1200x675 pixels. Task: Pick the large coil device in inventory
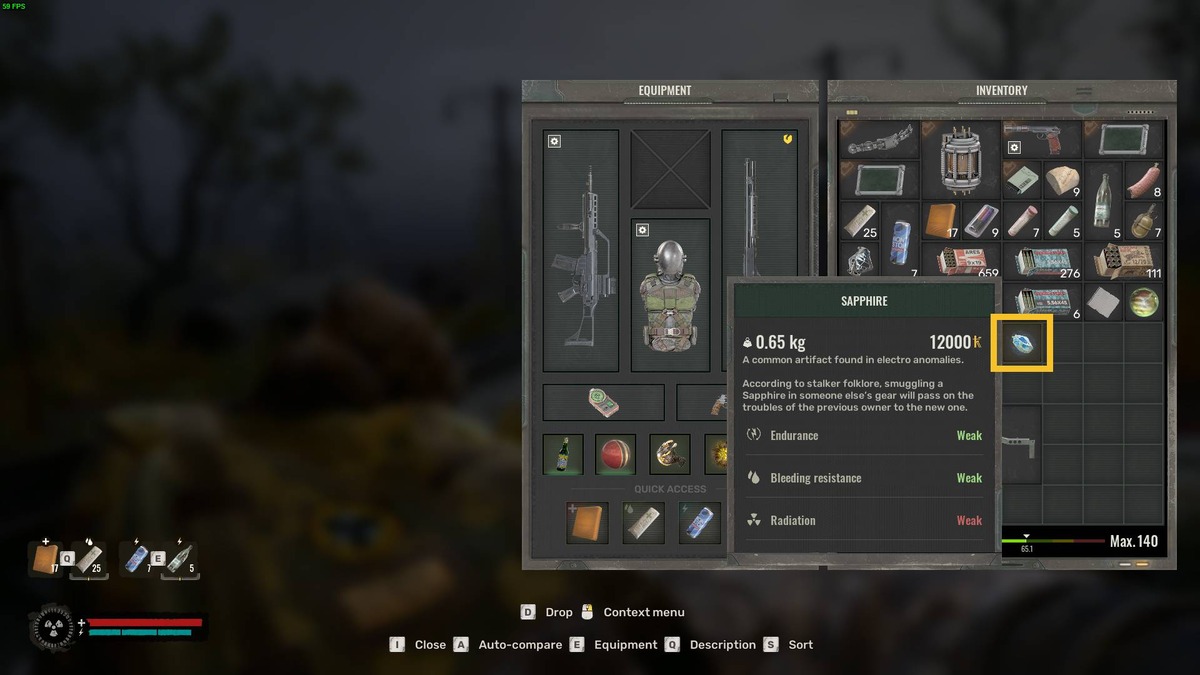(x=960, y=158)
